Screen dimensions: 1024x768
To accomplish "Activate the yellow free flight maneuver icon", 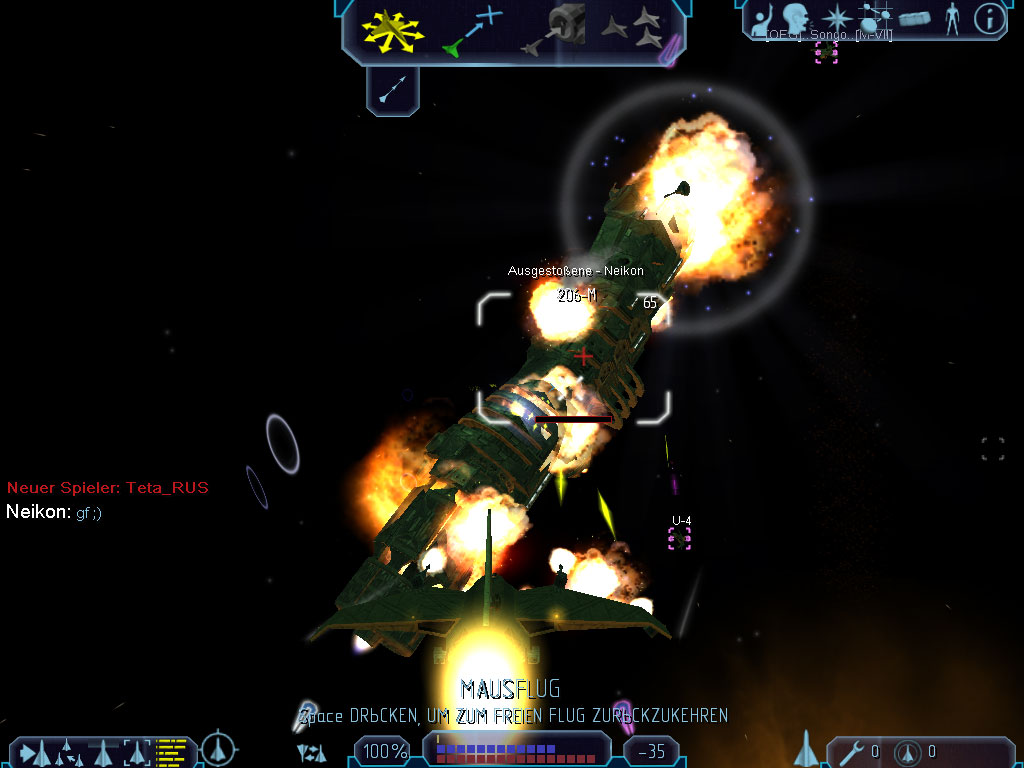I will click(x=393, y=31).
